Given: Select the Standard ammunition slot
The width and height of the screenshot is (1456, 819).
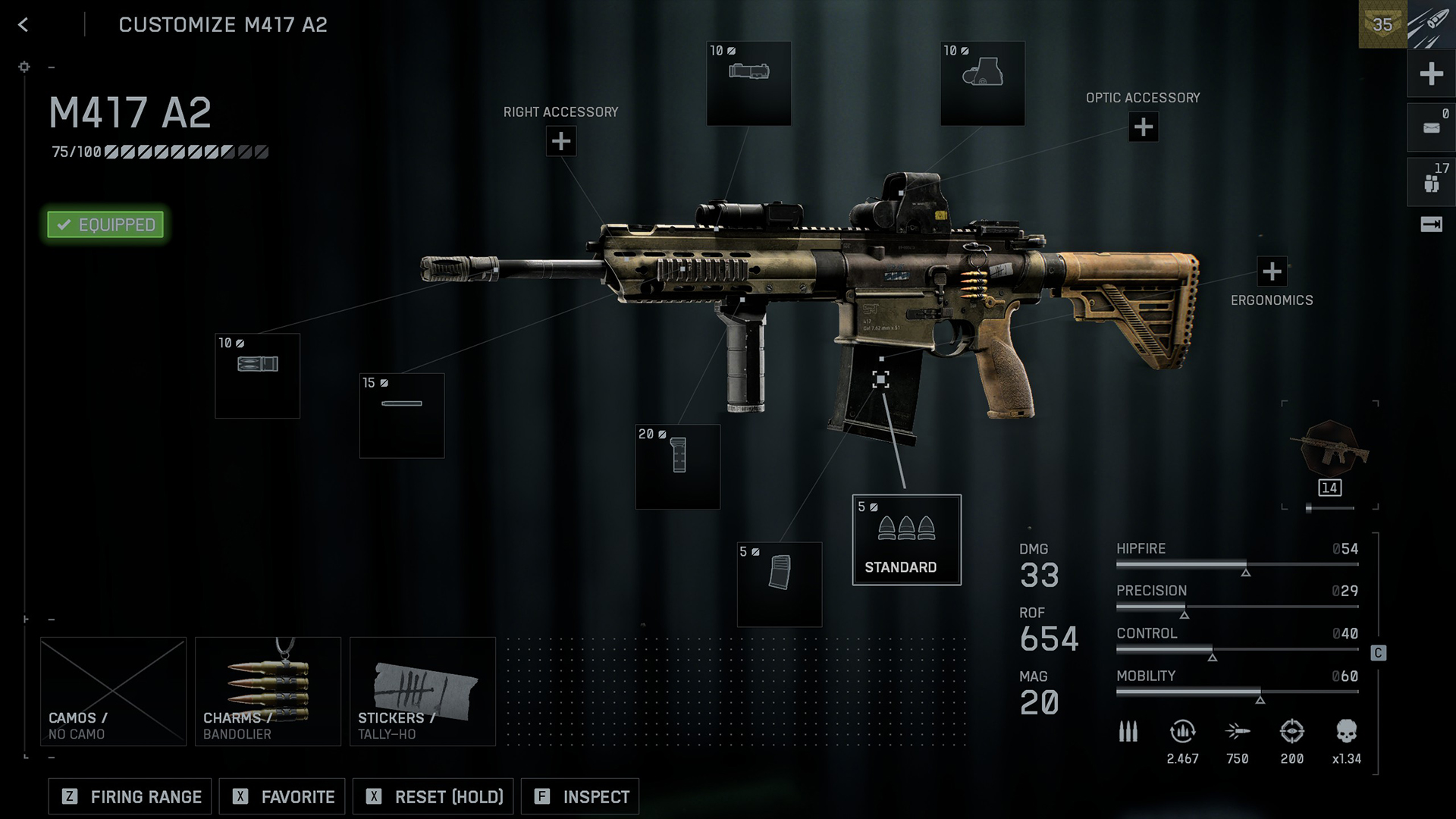Looking at the screenshot, I should coord(906,540).
